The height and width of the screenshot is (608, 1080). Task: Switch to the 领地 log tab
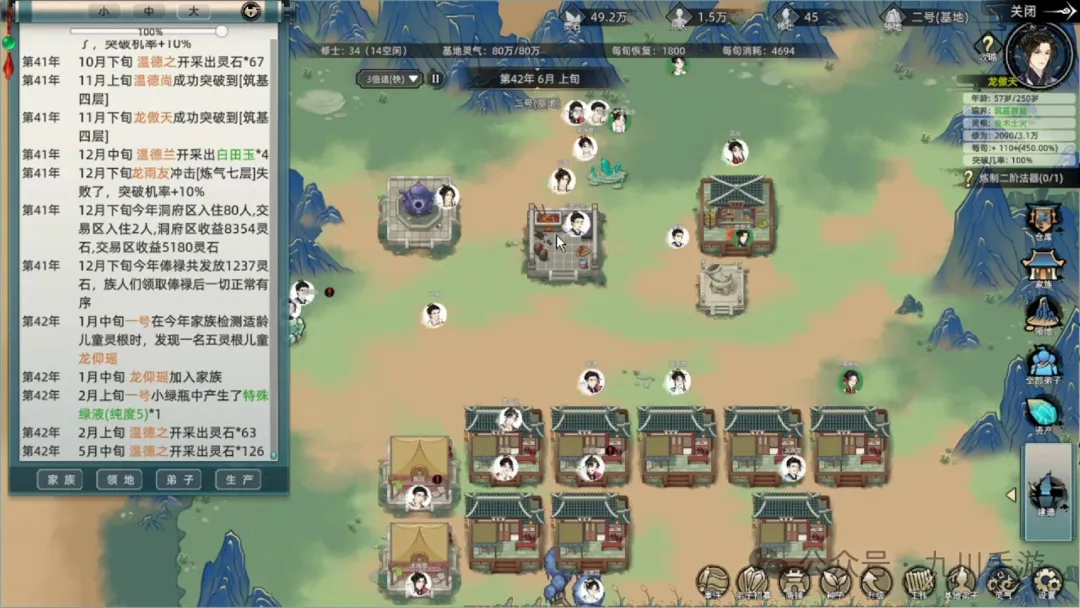pos(119,480)
